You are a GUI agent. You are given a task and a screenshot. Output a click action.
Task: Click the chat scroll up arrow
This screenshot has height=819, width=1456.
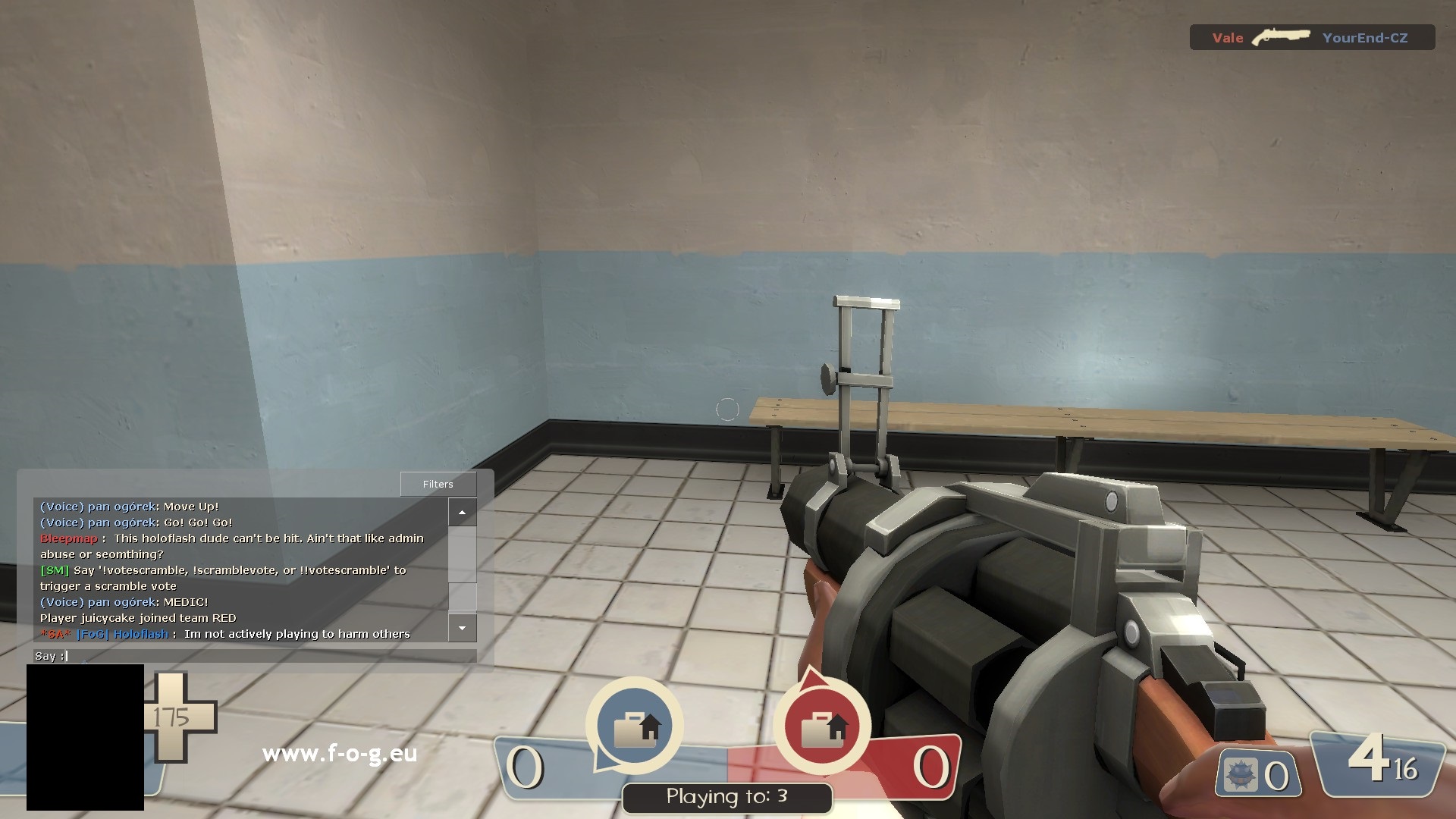coord(462,513)
